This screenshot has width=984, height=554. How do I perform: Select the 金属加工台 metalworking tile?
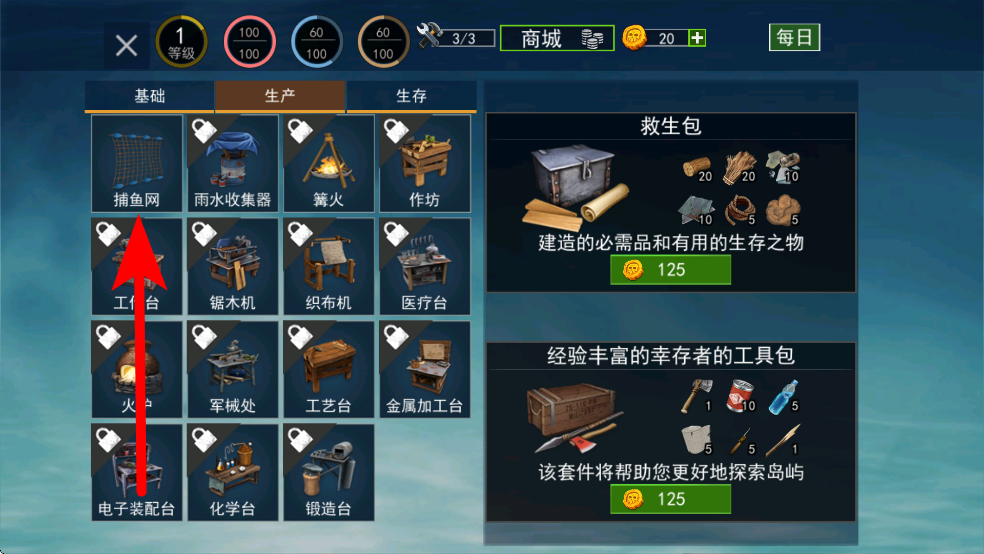(424, 369)
